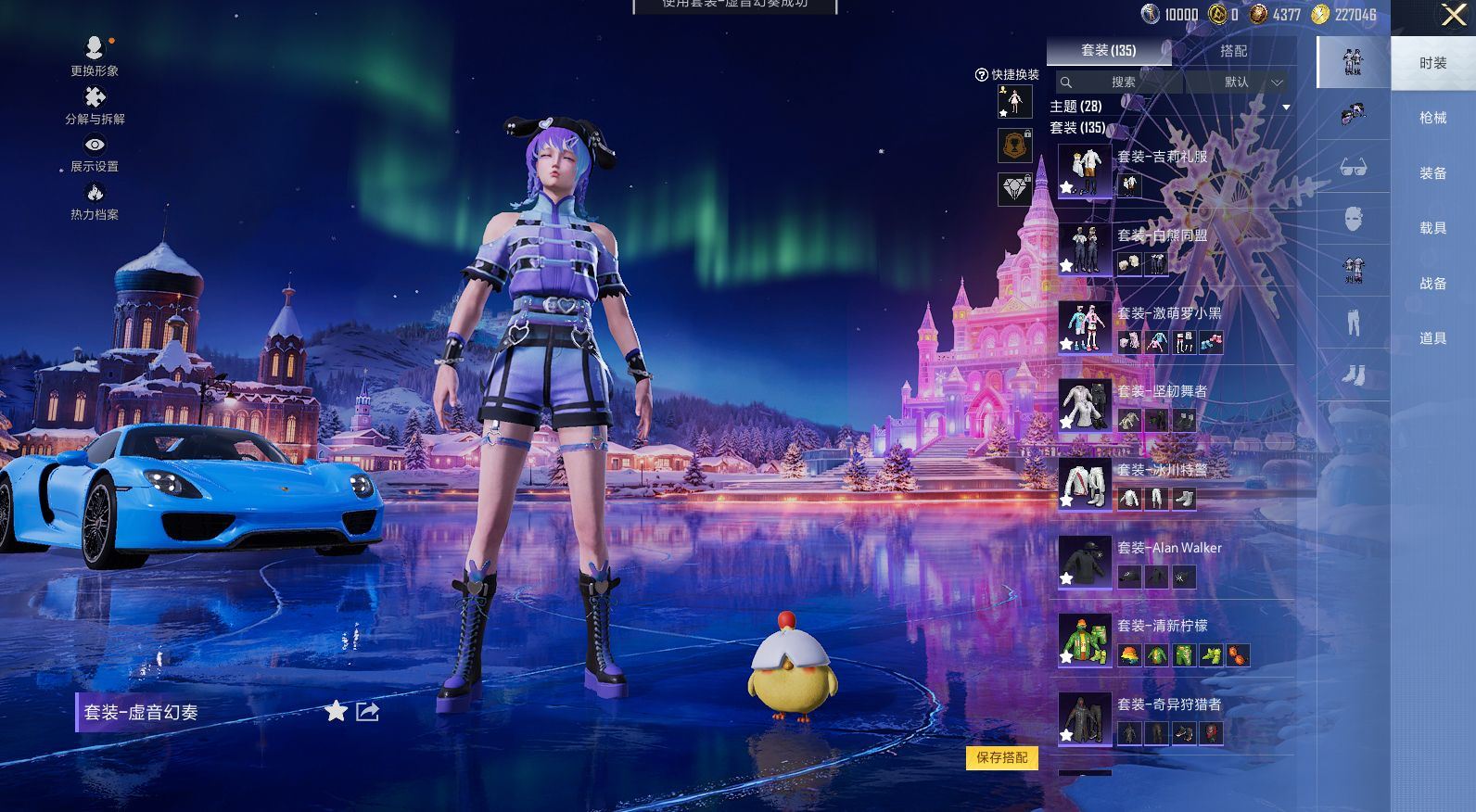
Task: Close the wardrobe screen with the X
Action: coord(1454,15)
